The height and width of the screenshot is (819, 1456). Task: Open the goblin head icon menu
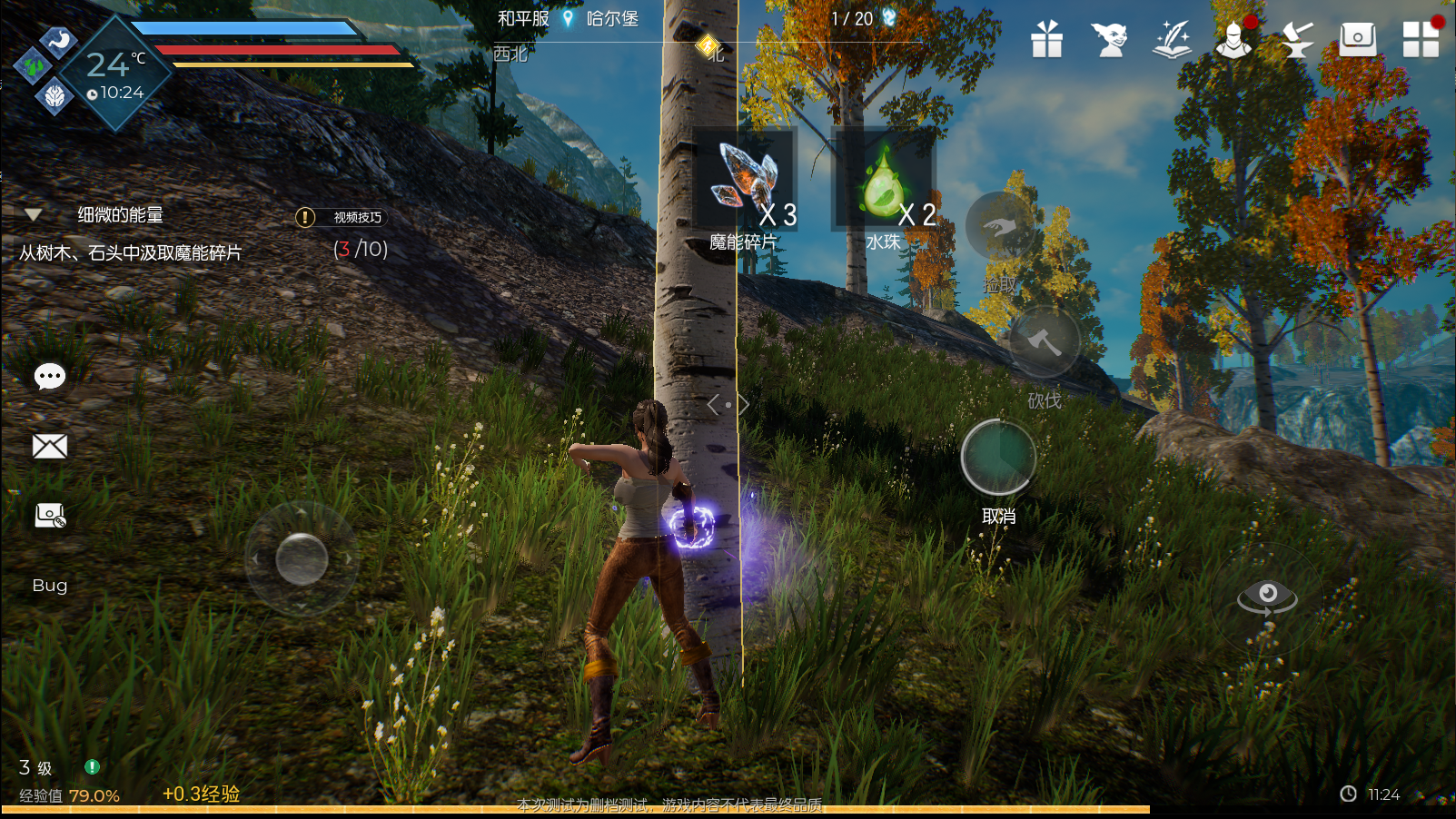pos(1109,40)
